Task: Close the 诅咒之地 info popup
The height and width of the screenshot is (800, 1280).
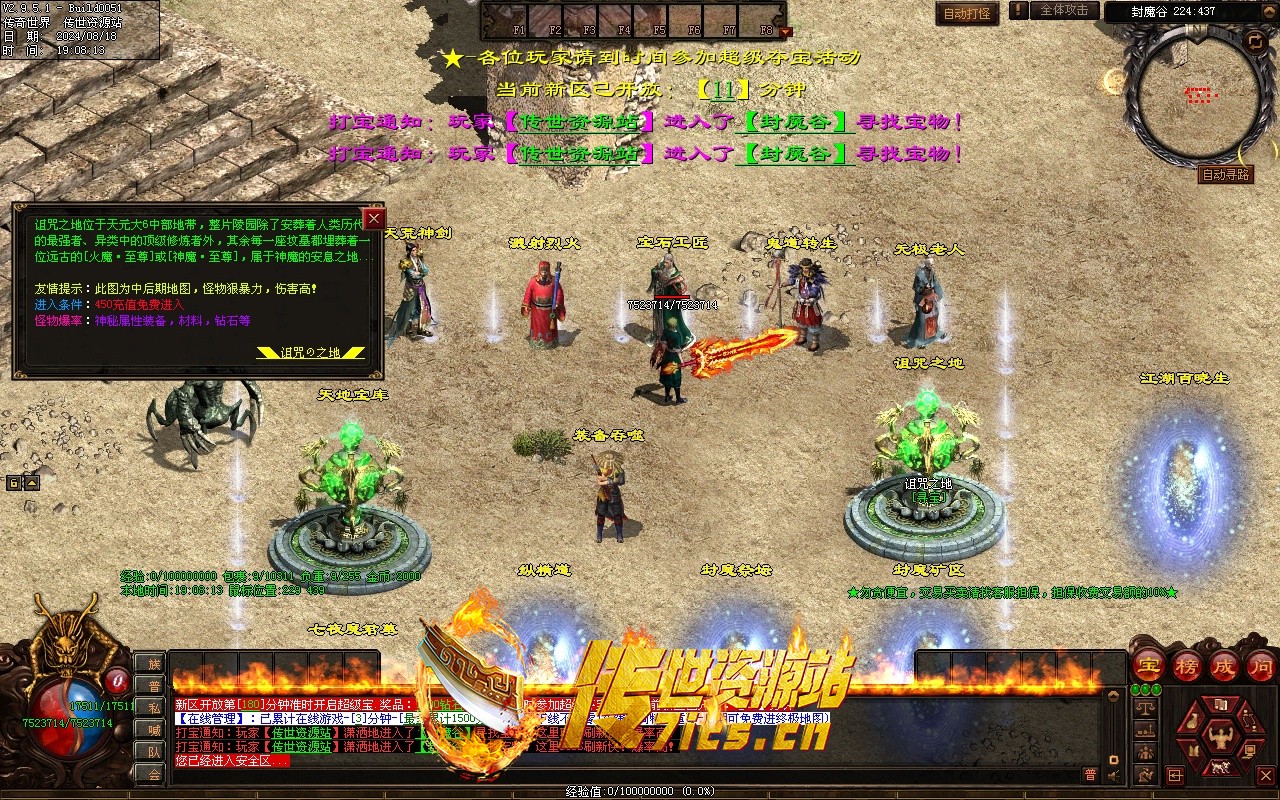Action: (x=375, y=219)
